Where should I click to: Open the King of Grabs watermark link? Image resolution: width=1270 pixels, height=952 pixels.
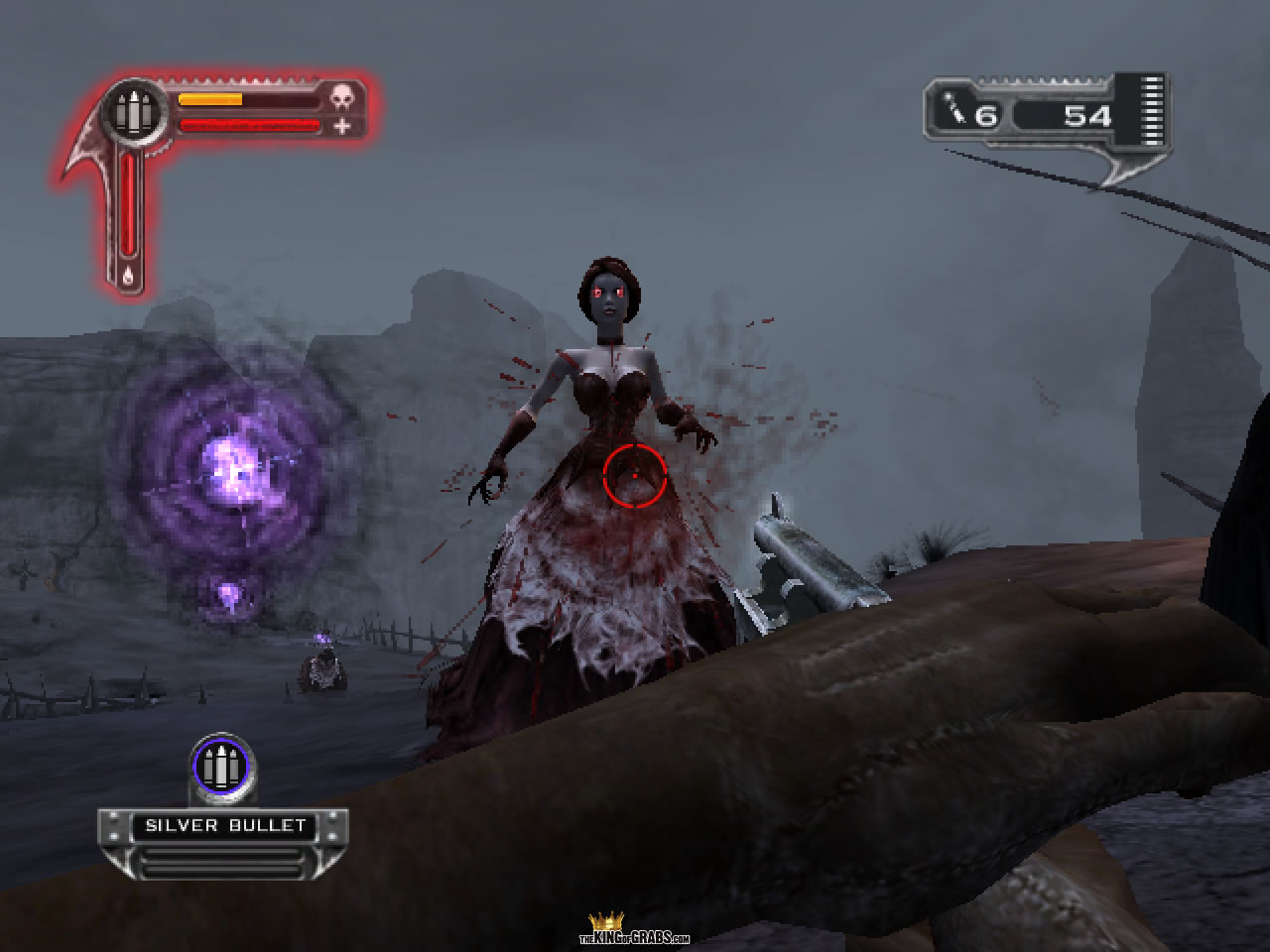click(x=635, y=932)
